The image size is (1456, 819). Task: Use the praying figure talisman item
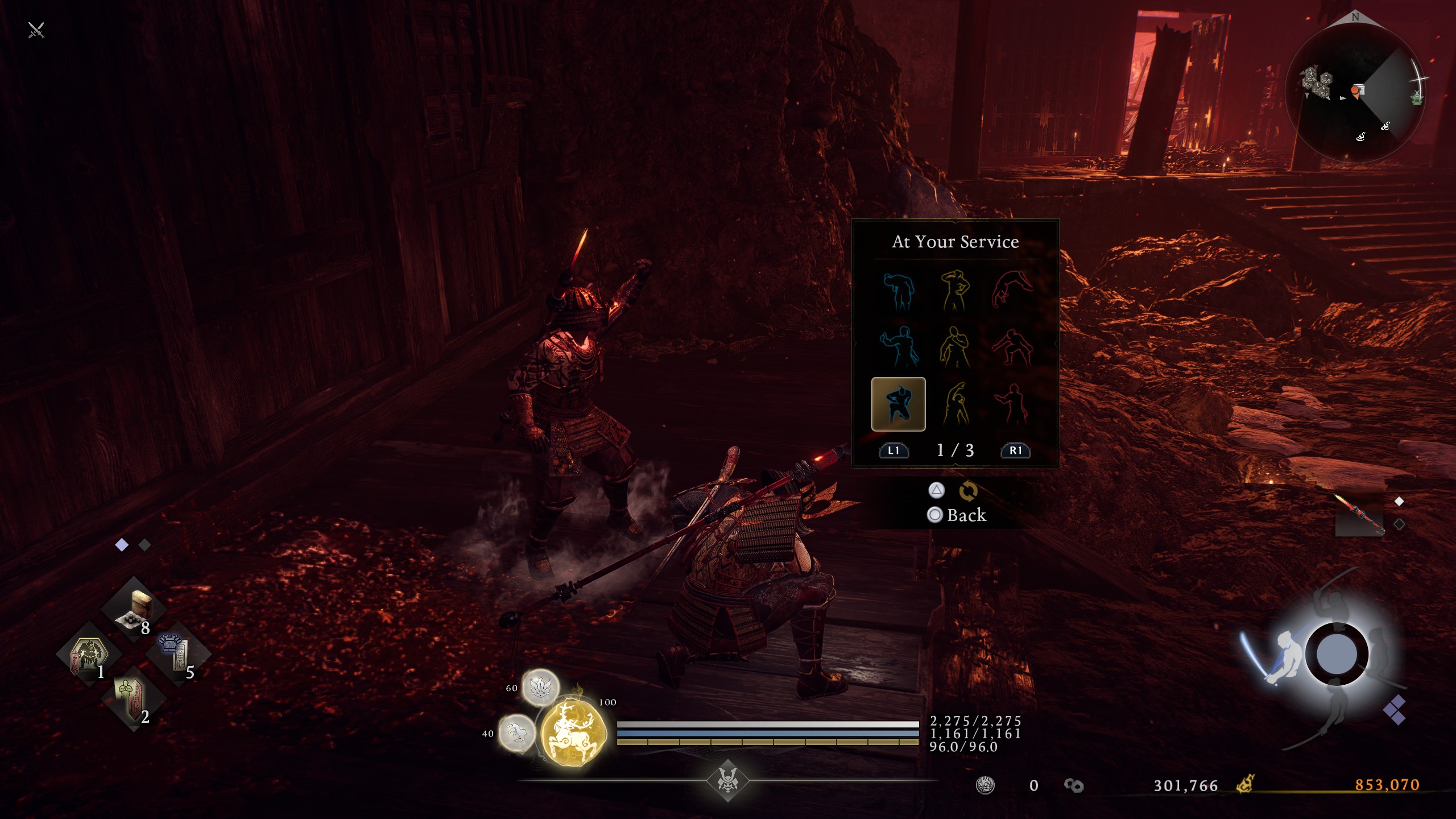pyautogui.click(x=133, y=698)
